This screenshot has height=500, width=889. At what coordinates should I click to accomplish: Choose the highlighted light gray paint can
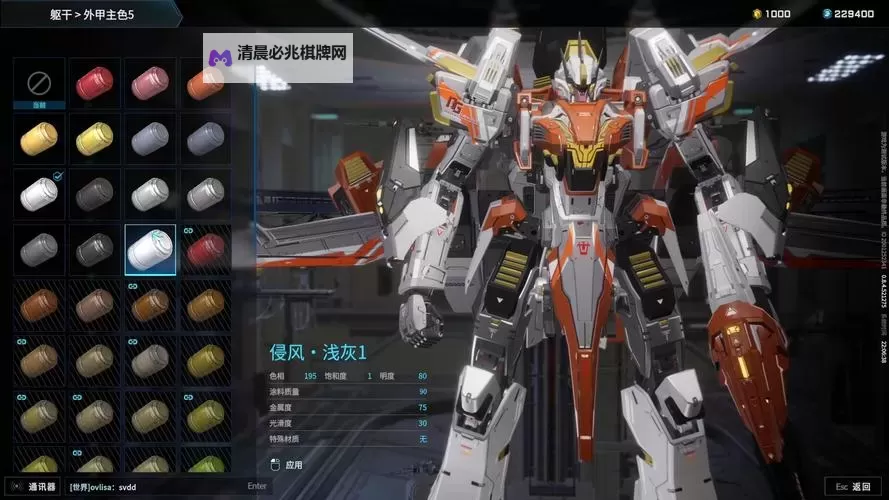point(150,249)
